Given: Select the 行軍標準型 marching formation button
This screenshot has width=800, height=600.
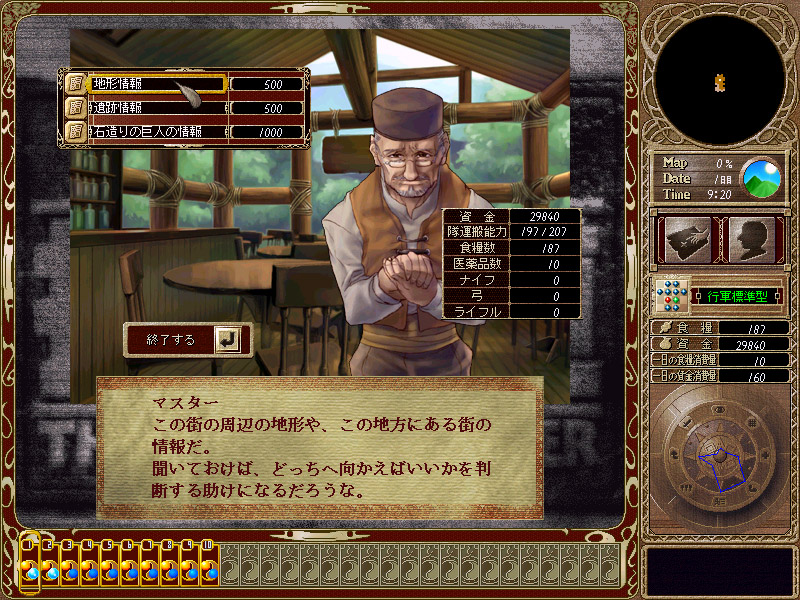Looking at the screenshot, I should pyautogui.click(x=734, y=296).
